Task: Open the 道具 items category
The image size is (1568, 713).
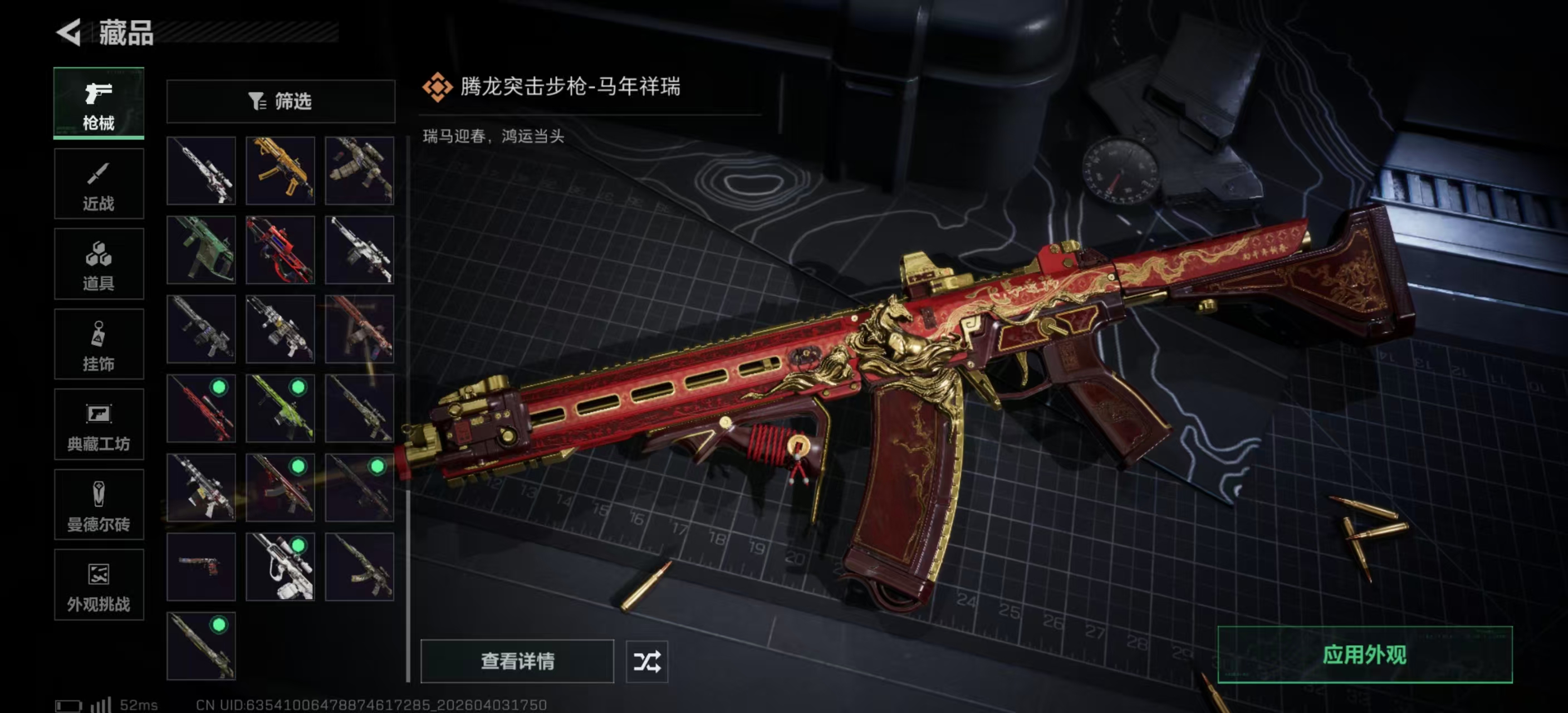Action: [99, 264]
